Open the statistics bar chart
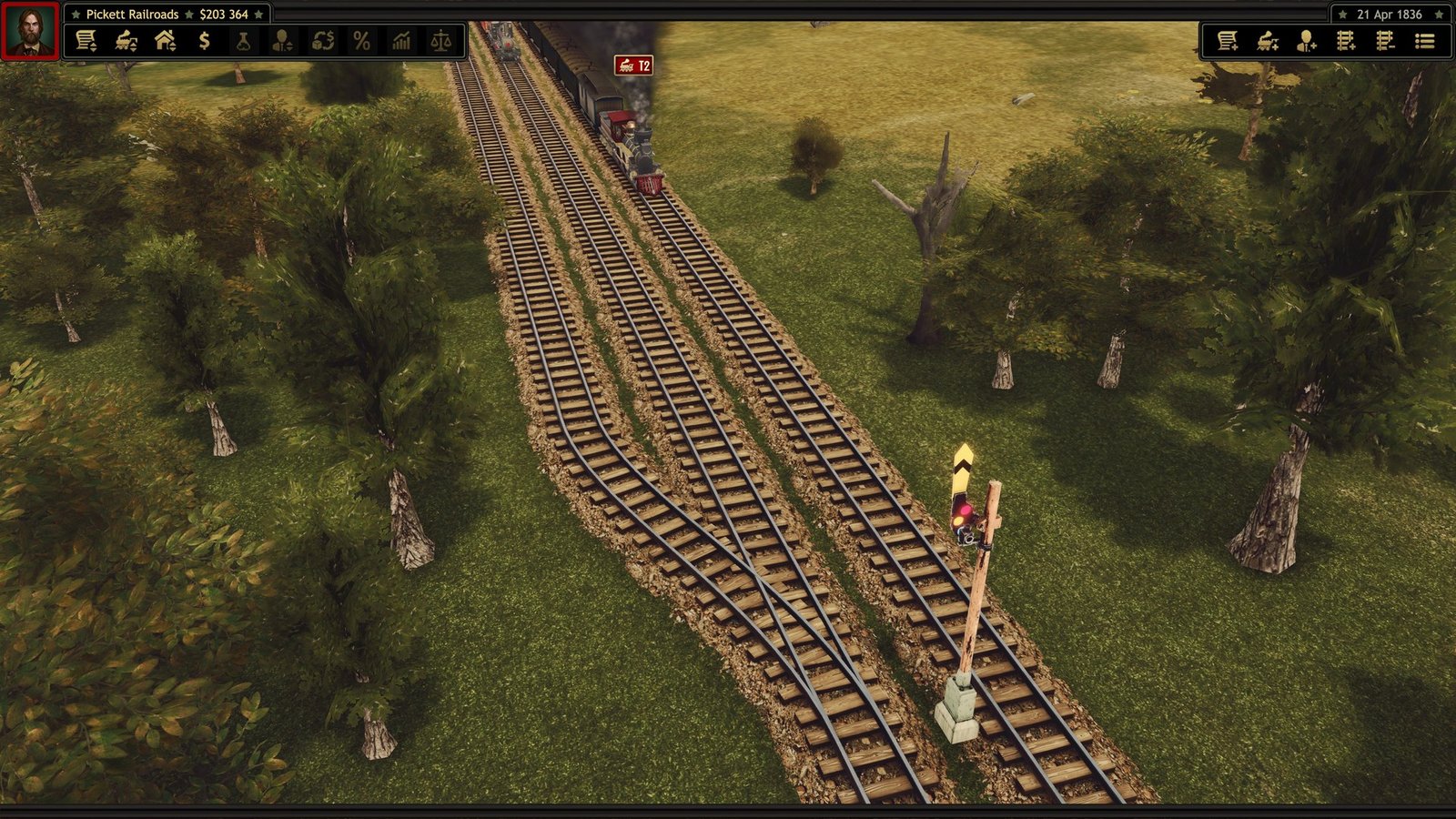This screenshot has width=1456, height=819. 401,39
